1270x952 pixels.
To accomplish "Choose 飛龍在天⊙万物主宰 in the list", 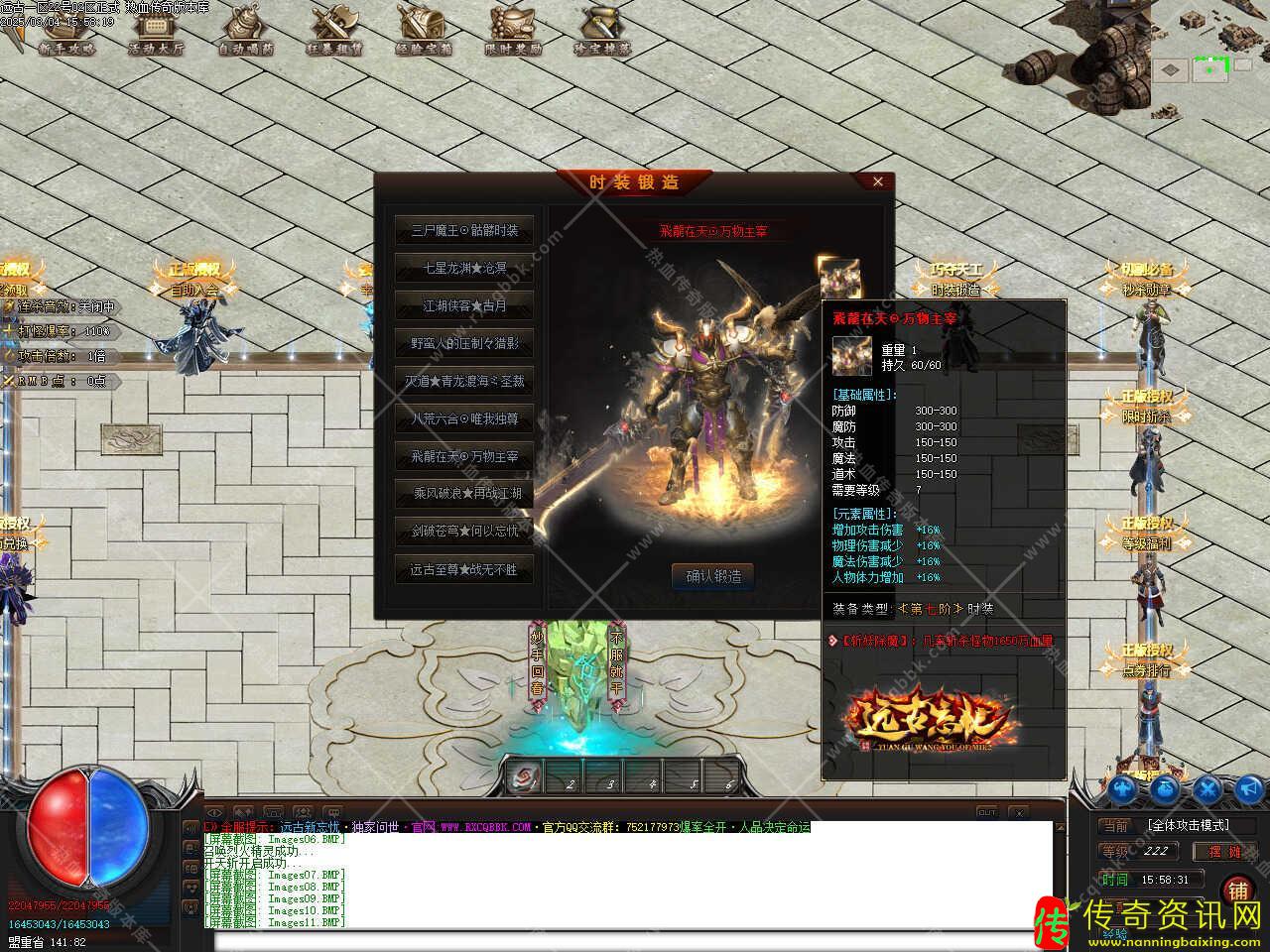I will coord(464,456).
